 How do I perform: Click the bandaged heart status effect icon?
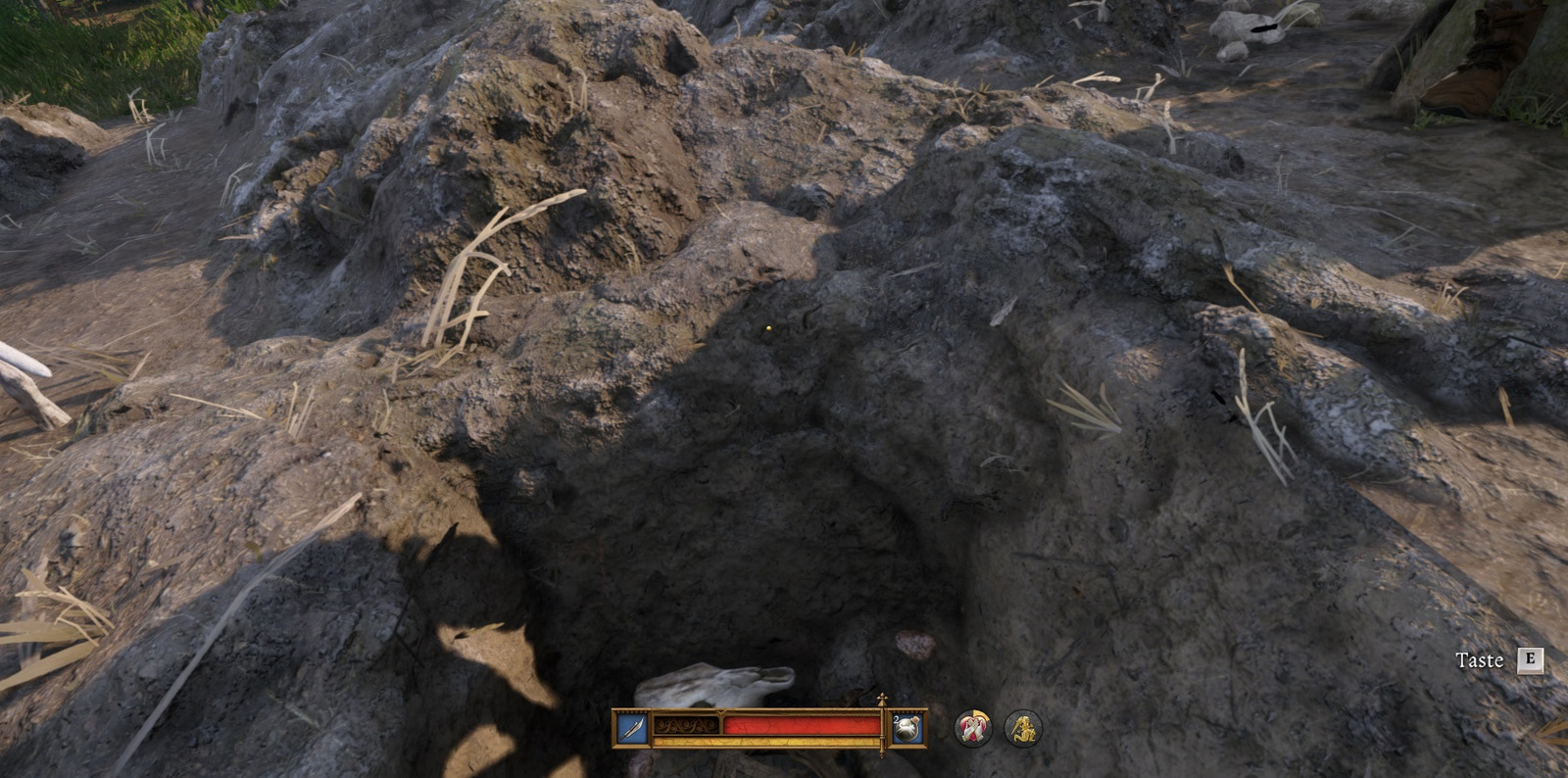coord(972,728)
